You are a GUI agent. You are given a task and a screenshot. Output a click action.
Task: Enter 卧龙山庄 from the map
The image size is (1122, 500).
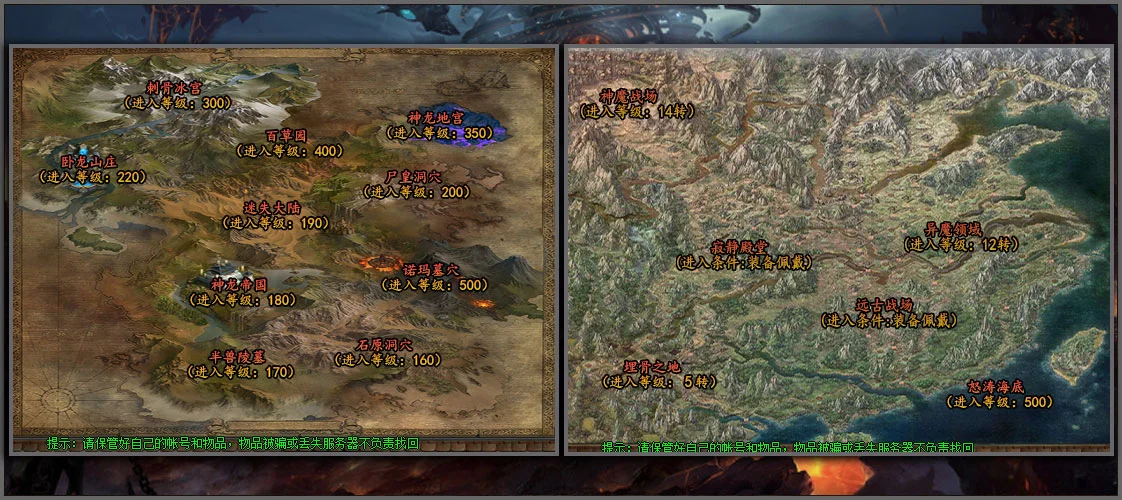[89, 161]
